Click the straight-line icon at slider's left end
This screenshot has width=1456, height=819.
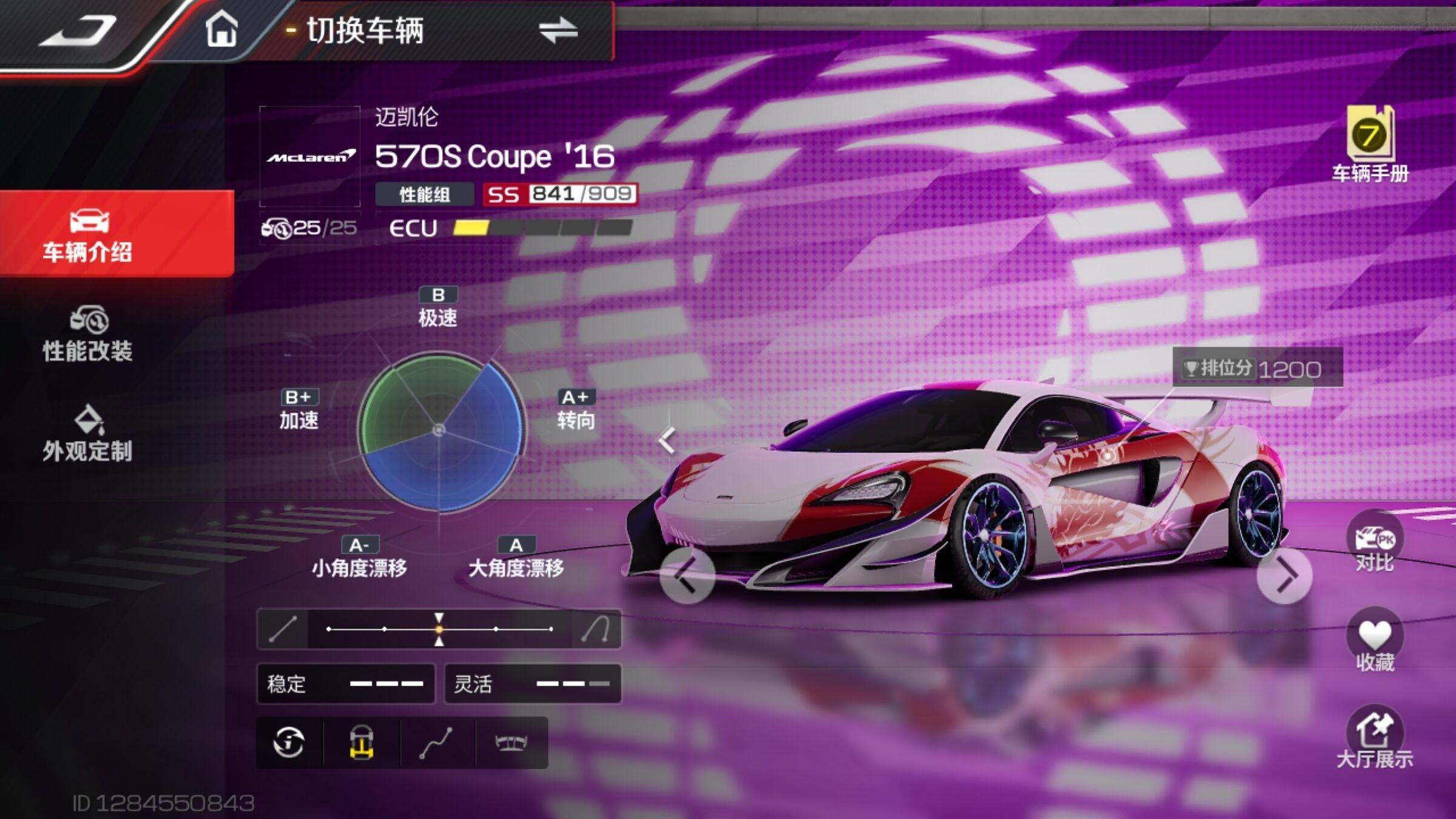click(283, 629)
